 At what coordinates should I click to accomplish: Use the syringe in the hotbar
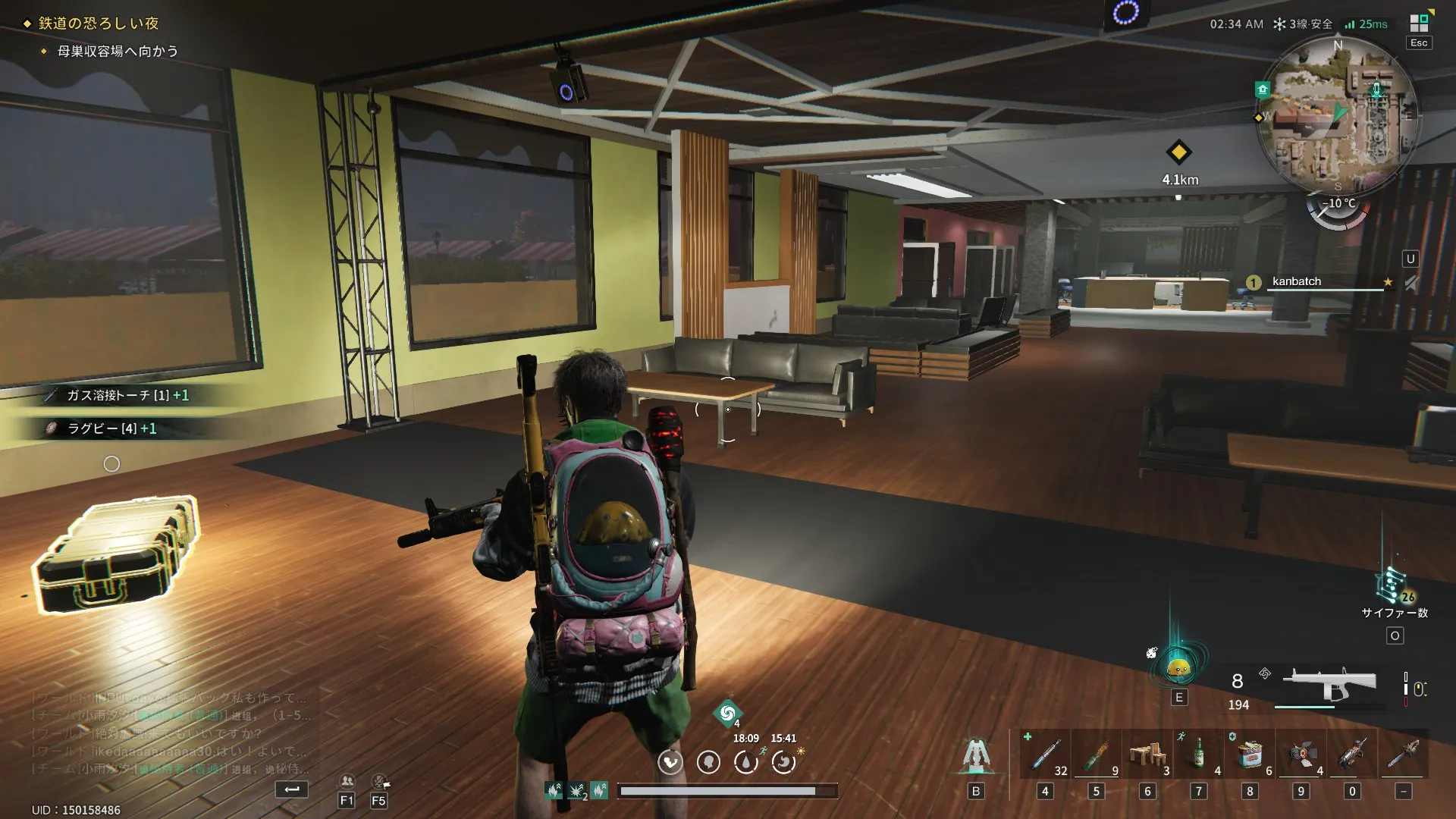(1045, 755)
